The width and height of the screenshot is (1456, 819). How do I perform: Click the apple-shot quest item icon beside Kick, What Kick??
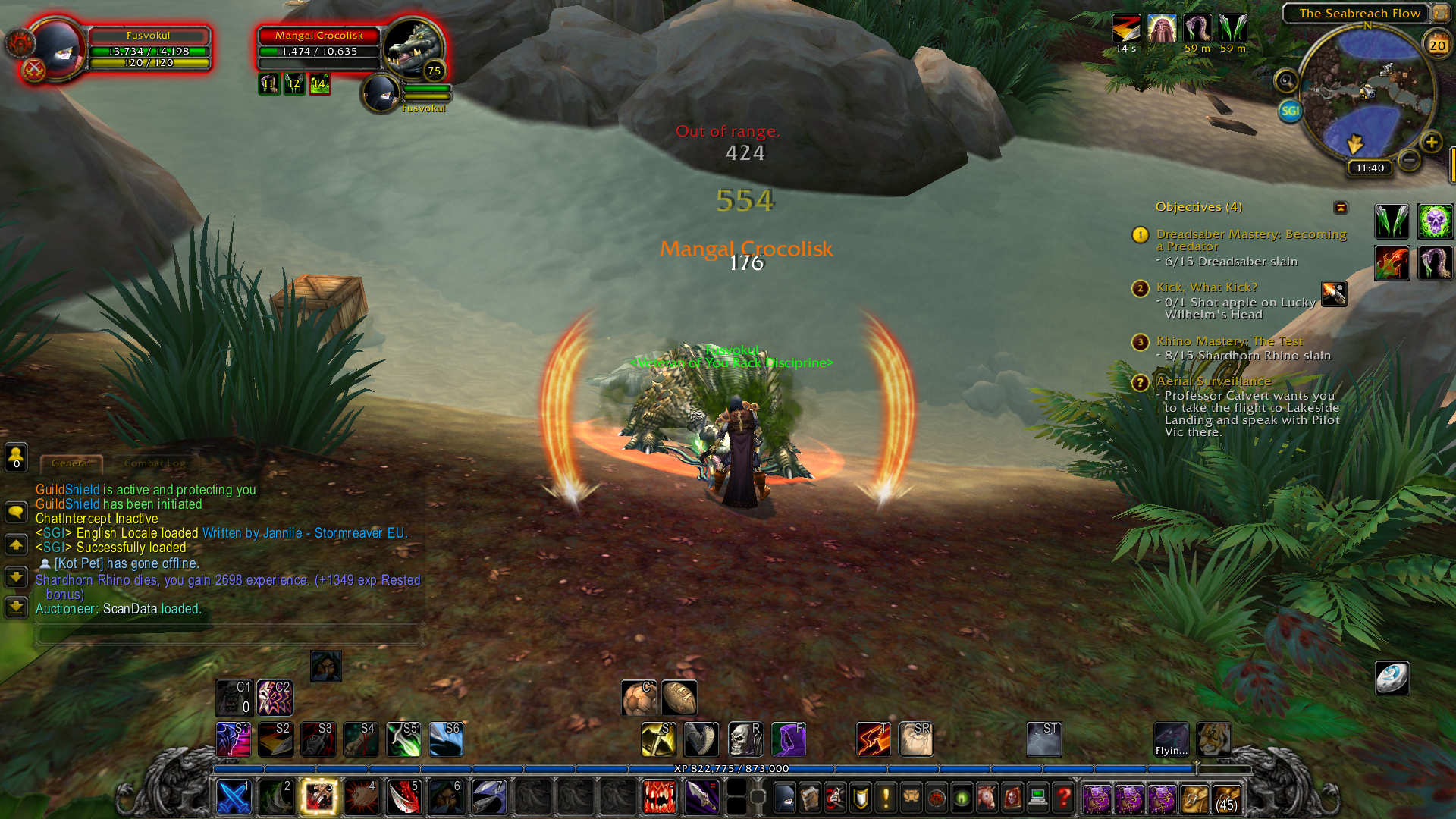(1332, 294)
